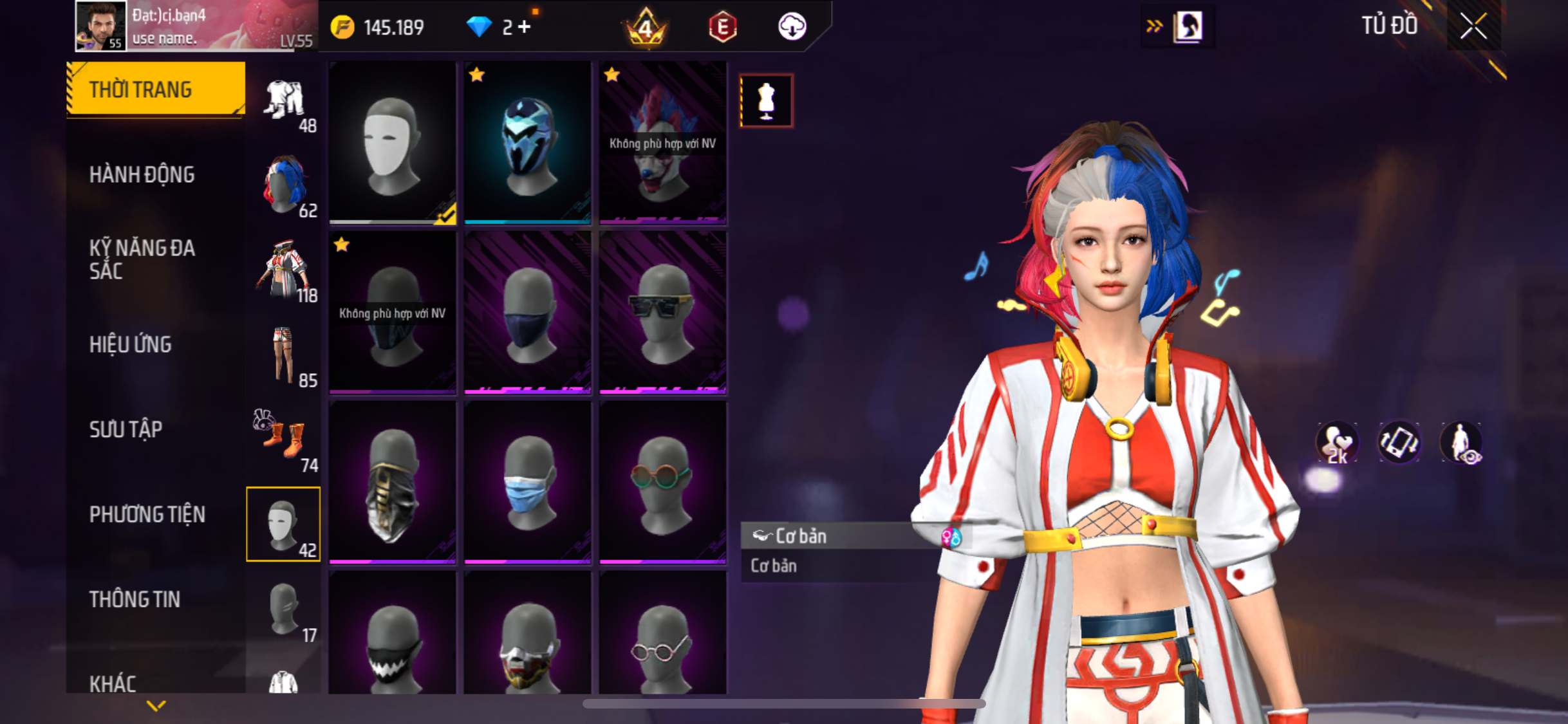
Task: Open the Thông Tin tab
Action: click(135, 599)
